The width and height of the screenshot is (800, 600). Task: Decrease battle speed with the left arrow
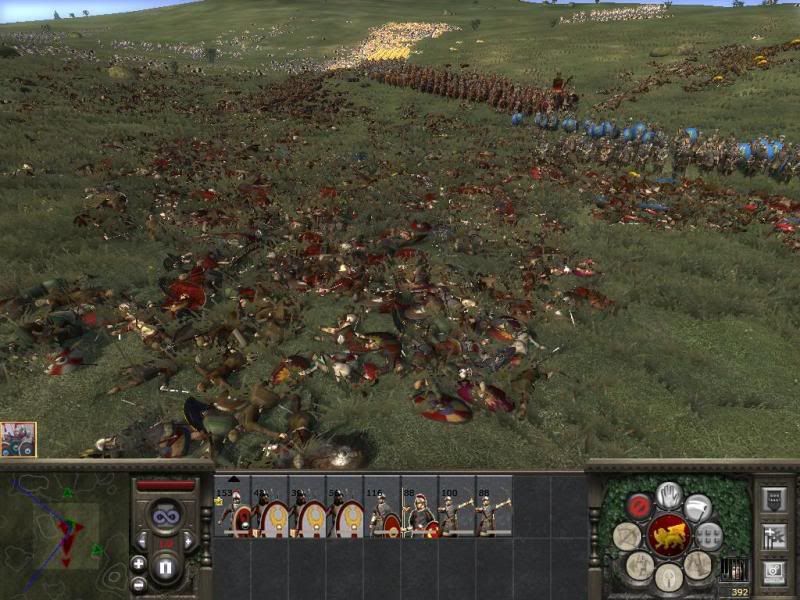pos(143,541)
